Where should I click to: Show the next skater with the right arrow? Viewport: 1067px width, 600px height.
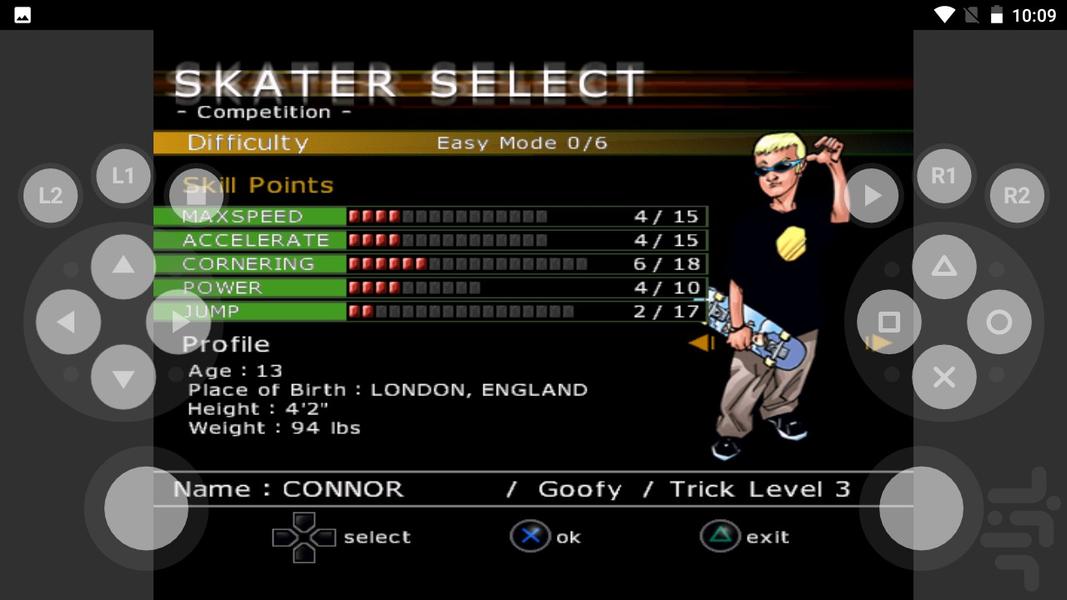(878, 343)
